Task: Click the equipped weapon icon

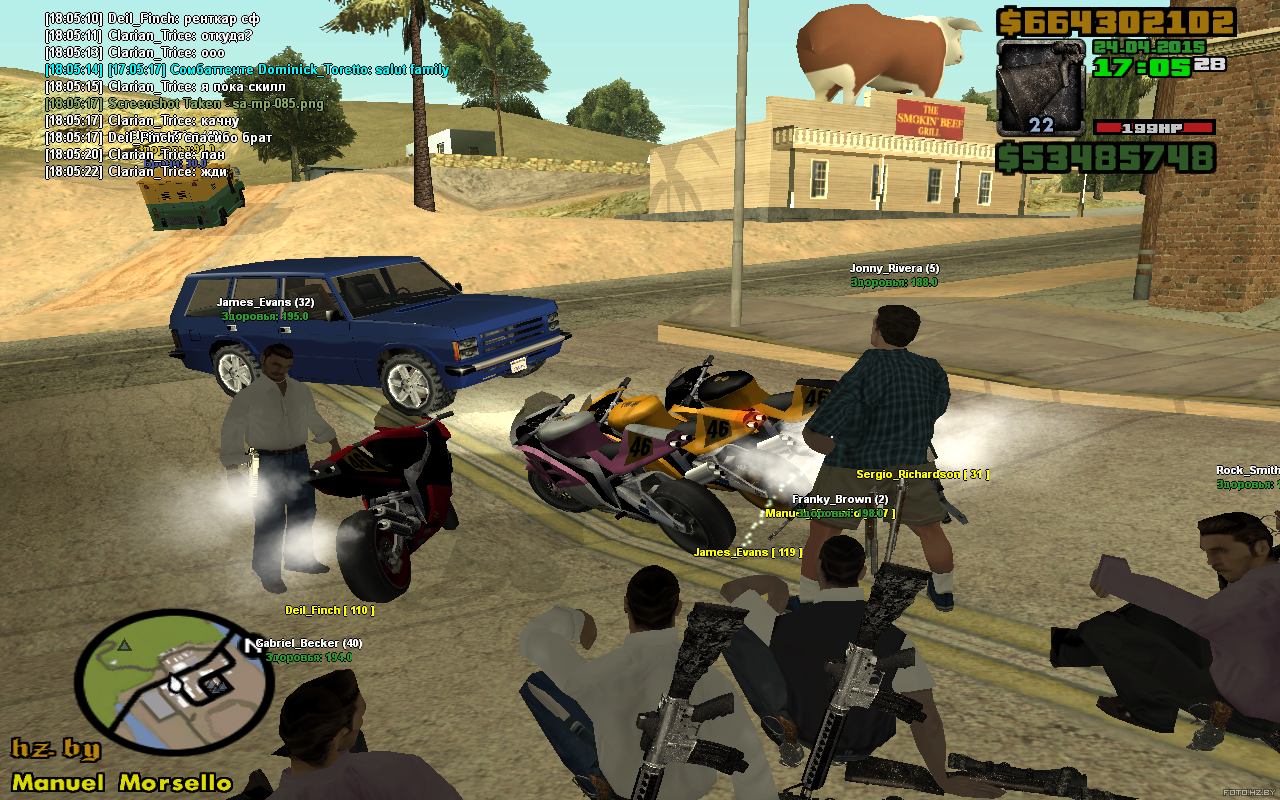Action: [x=1041, y=87]
